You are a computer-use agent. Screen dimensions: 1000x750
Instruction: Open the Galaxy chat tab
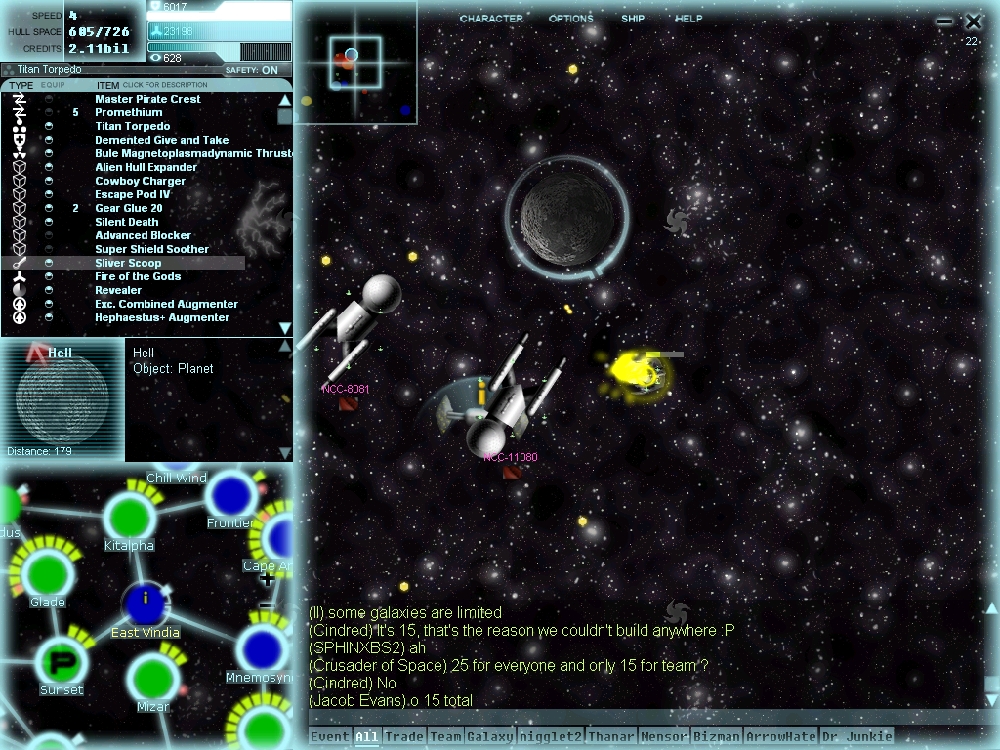click(490, 737)
